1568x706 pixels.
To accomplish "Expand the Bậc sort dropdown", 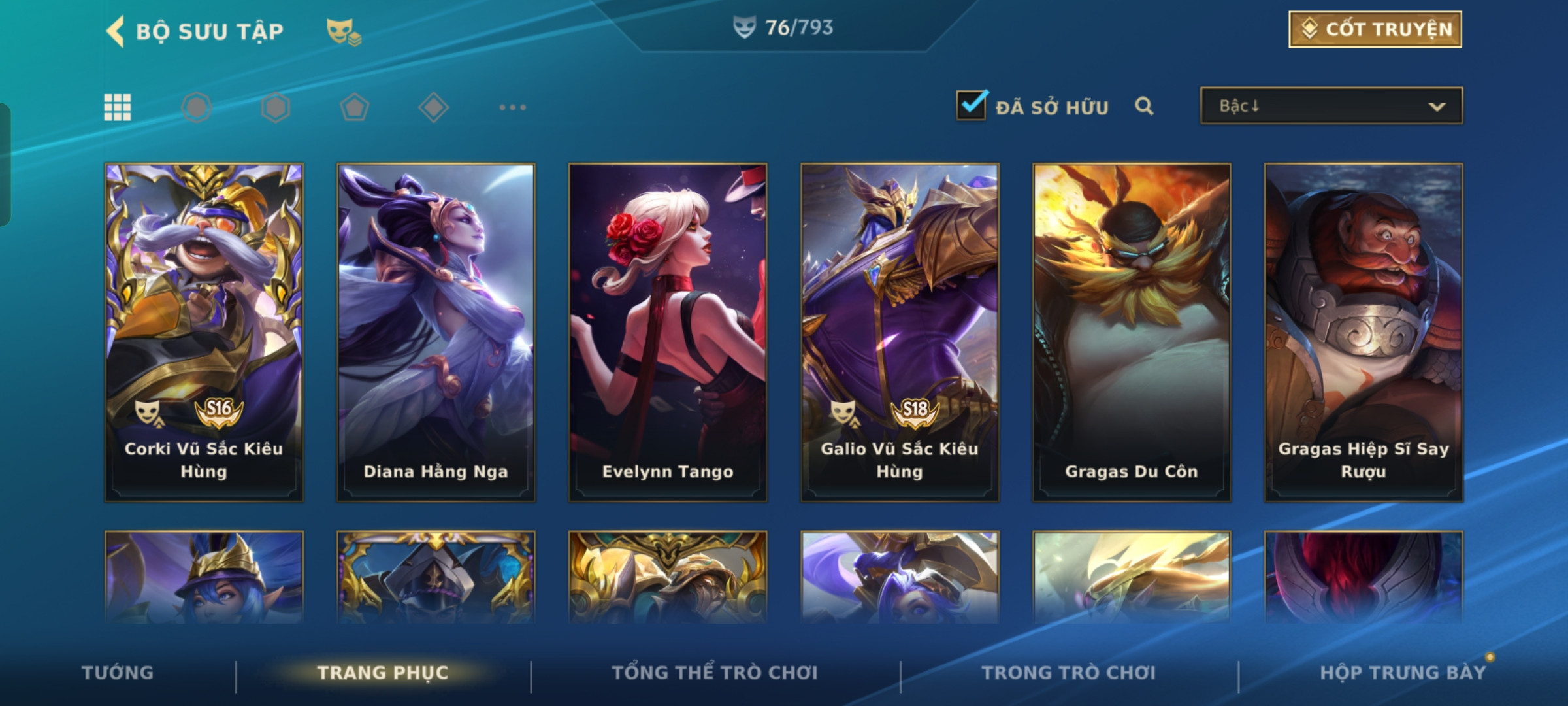I will [1331, 106].
